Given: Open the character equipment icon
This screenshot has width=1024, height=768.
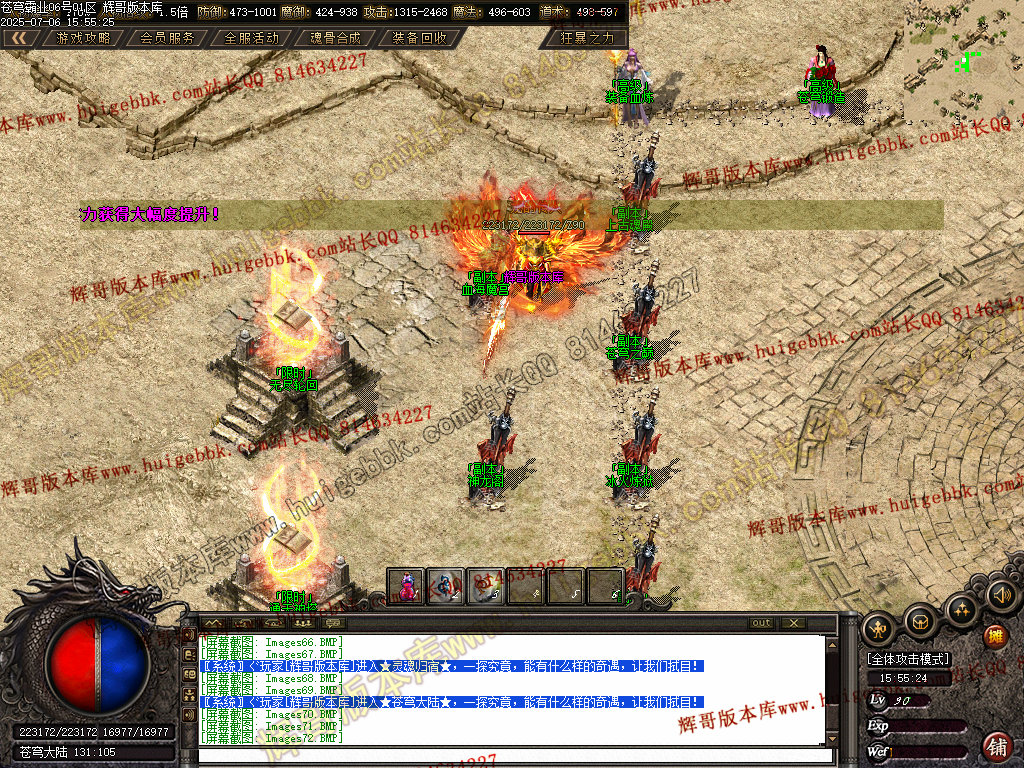Looking at the screenshot, I should 879,627.
